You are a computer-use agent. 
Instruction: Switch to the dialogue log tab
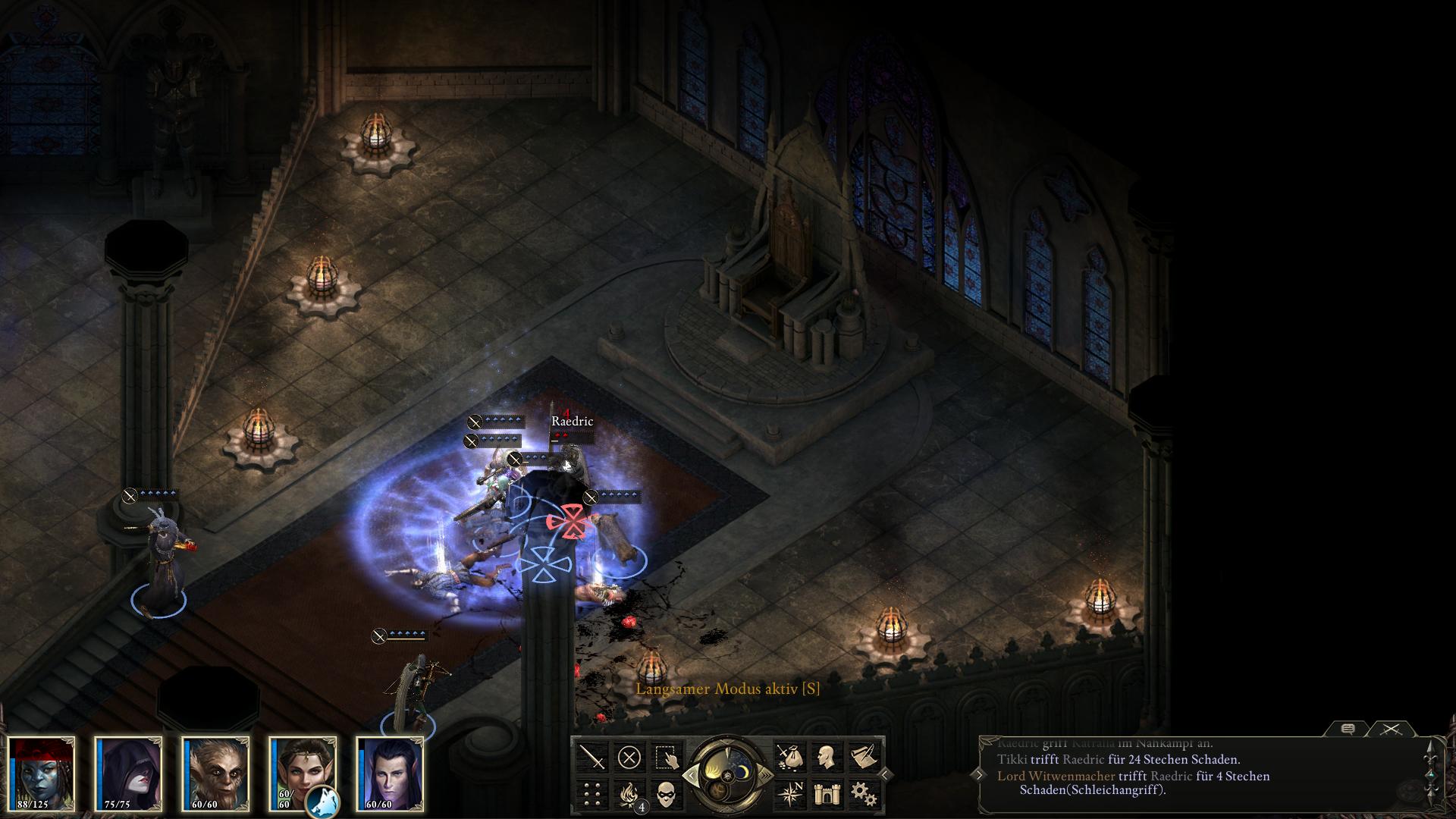[x=1348, y=729]
